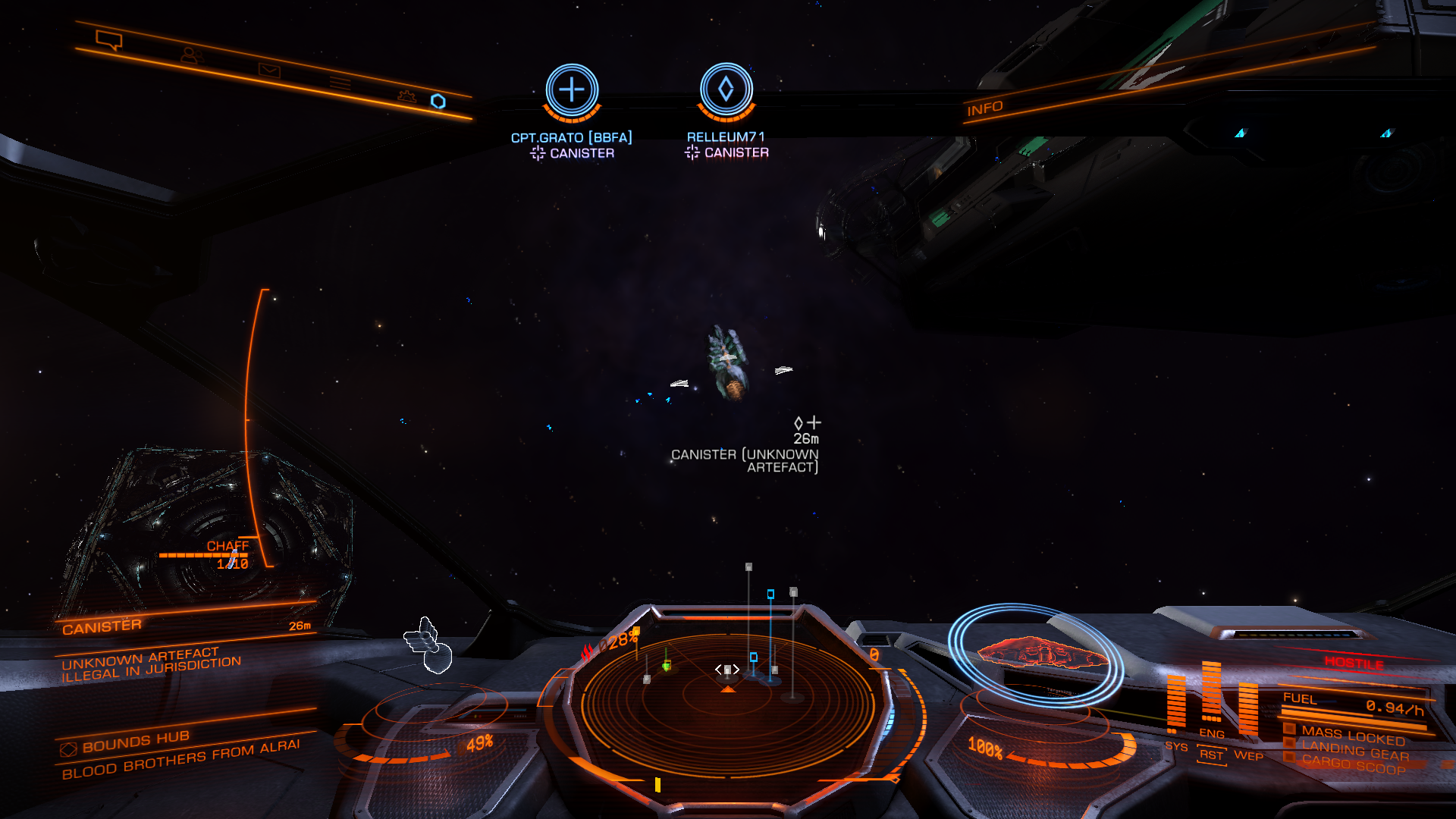Select the WEP power distributor column

coord(1247,710)
